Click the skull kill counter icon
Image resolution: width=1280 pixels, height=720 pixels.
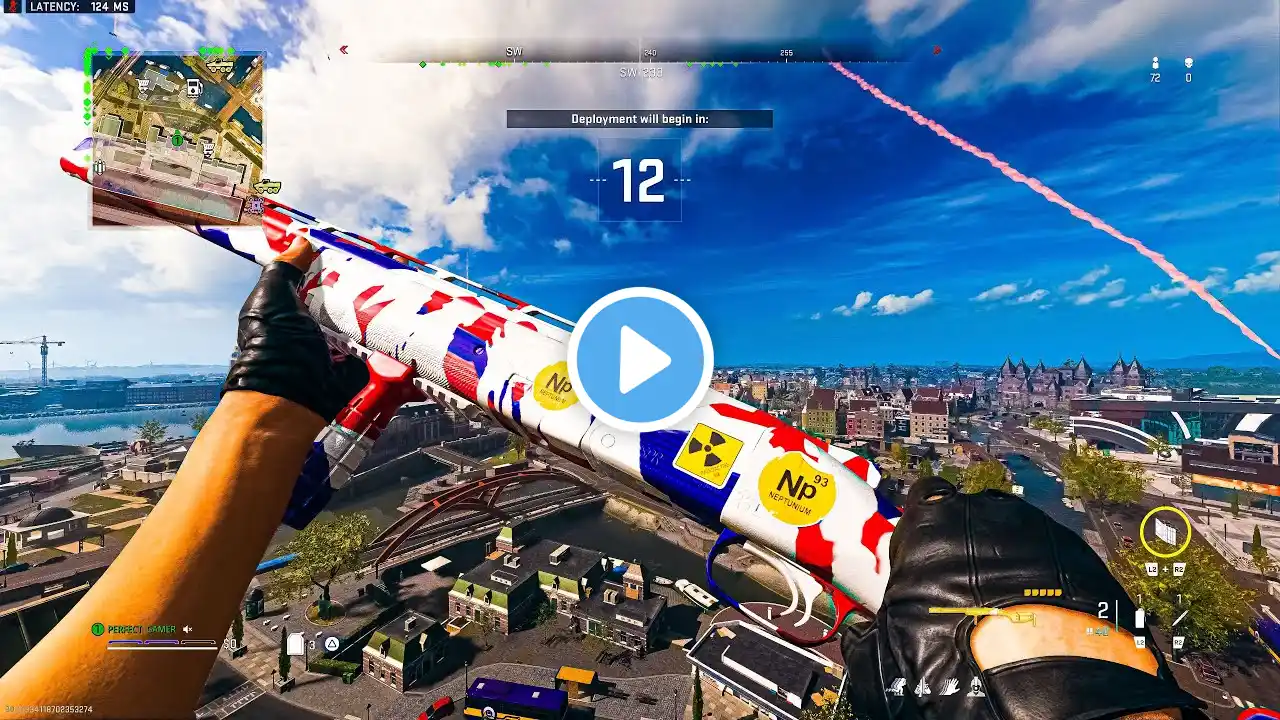(1188, 63)
